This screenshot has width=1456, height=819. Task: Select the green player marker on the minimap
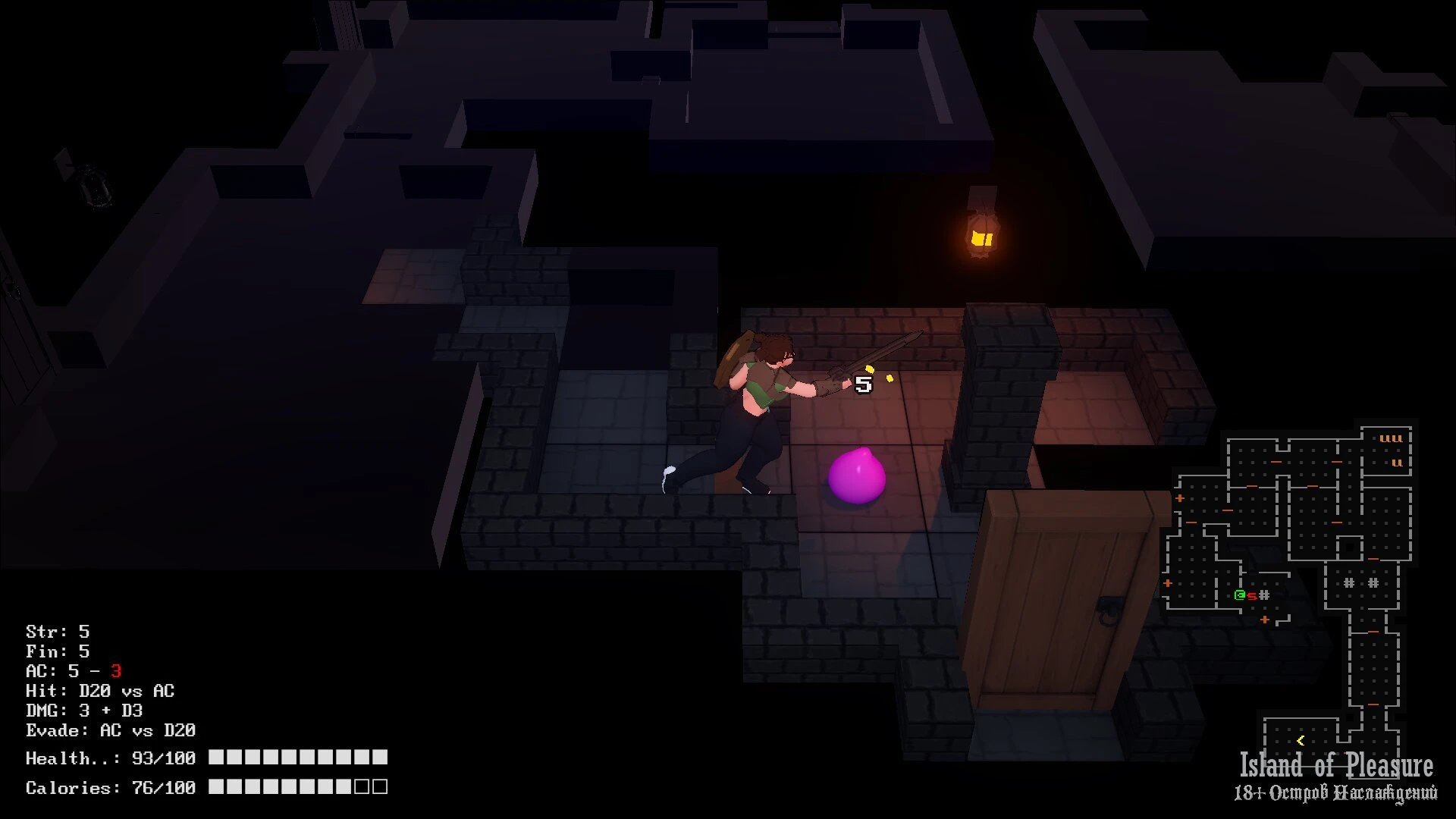point(1240,595)
